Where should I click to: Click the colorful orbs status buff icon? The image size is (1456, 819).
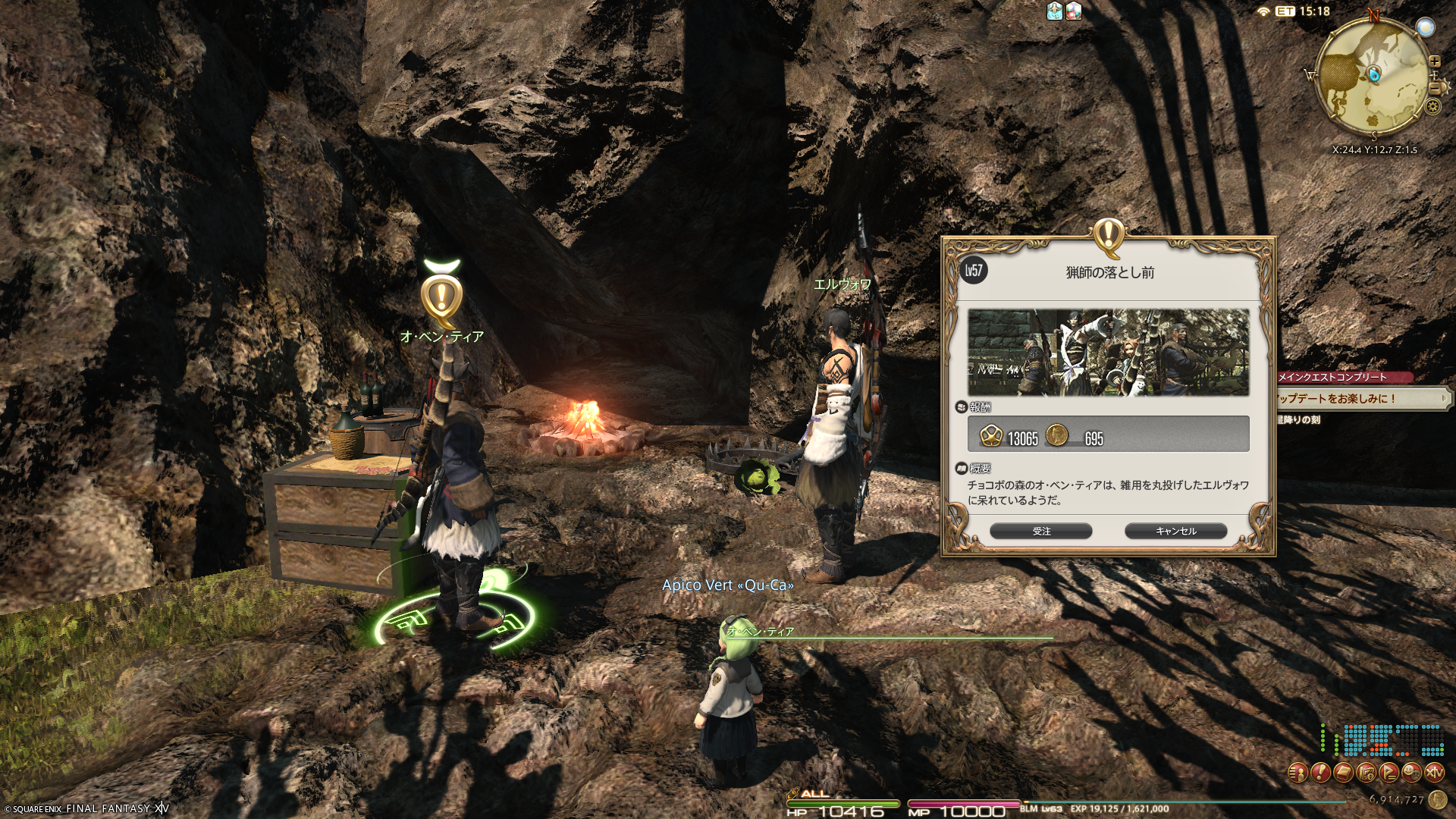(x=1074, y=11)
